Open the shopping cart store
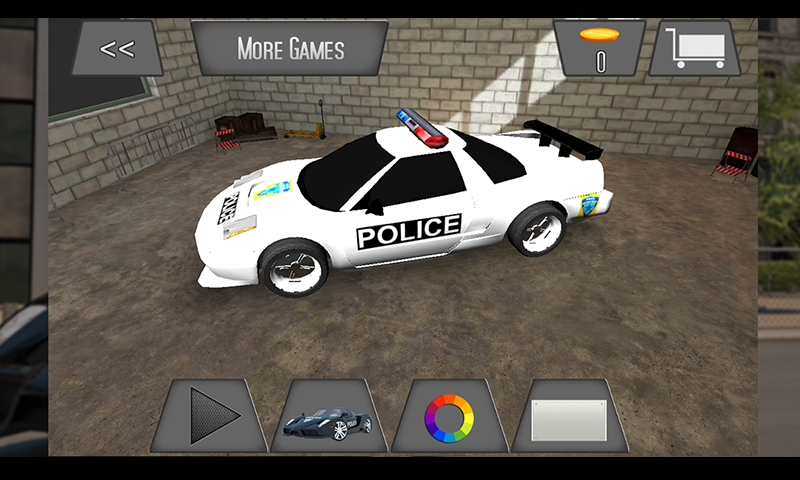800x480 pixels. [x=694, y=48]
